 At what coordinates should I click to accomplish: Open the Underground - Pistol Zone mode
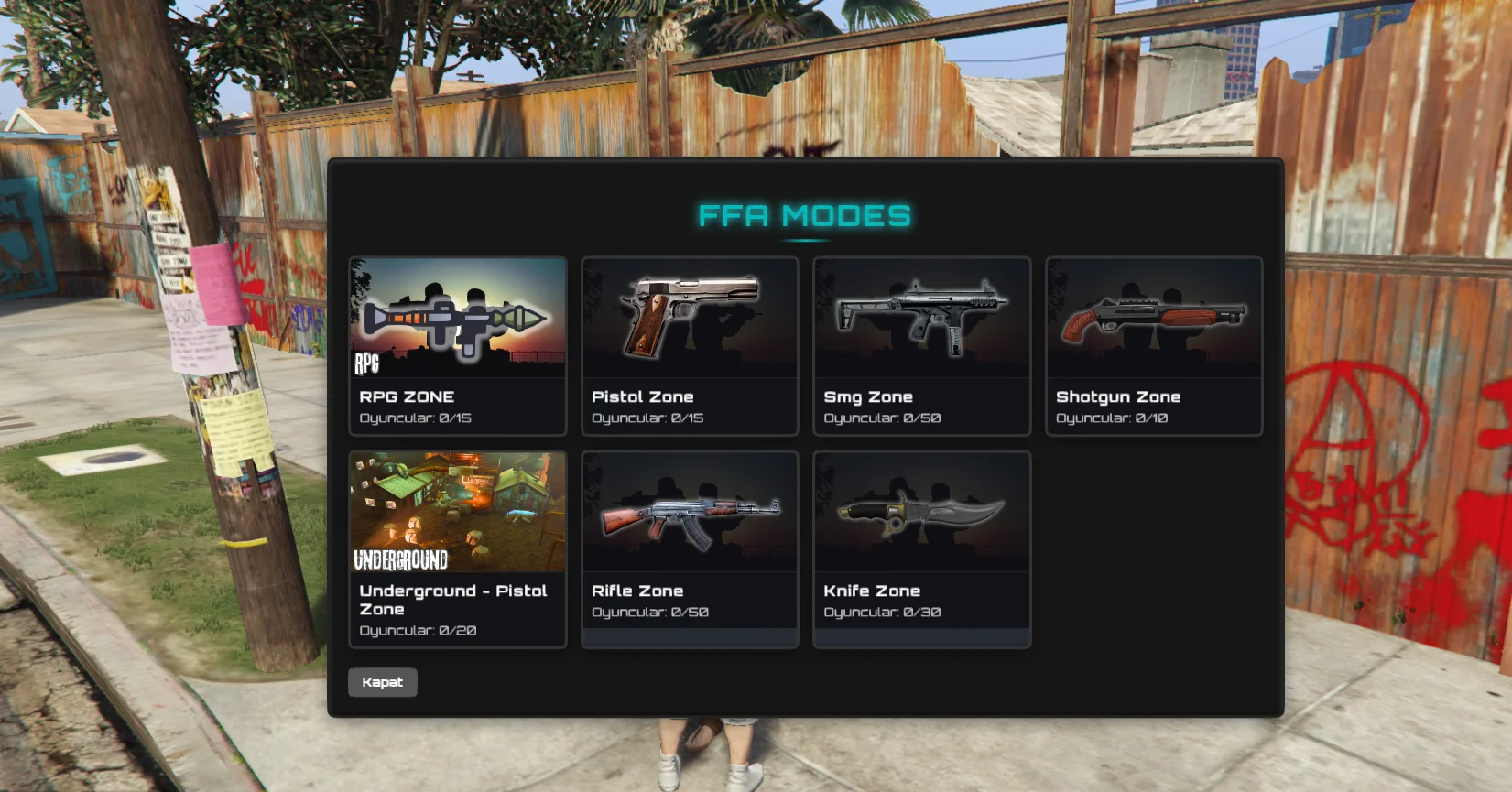(458, 548)
